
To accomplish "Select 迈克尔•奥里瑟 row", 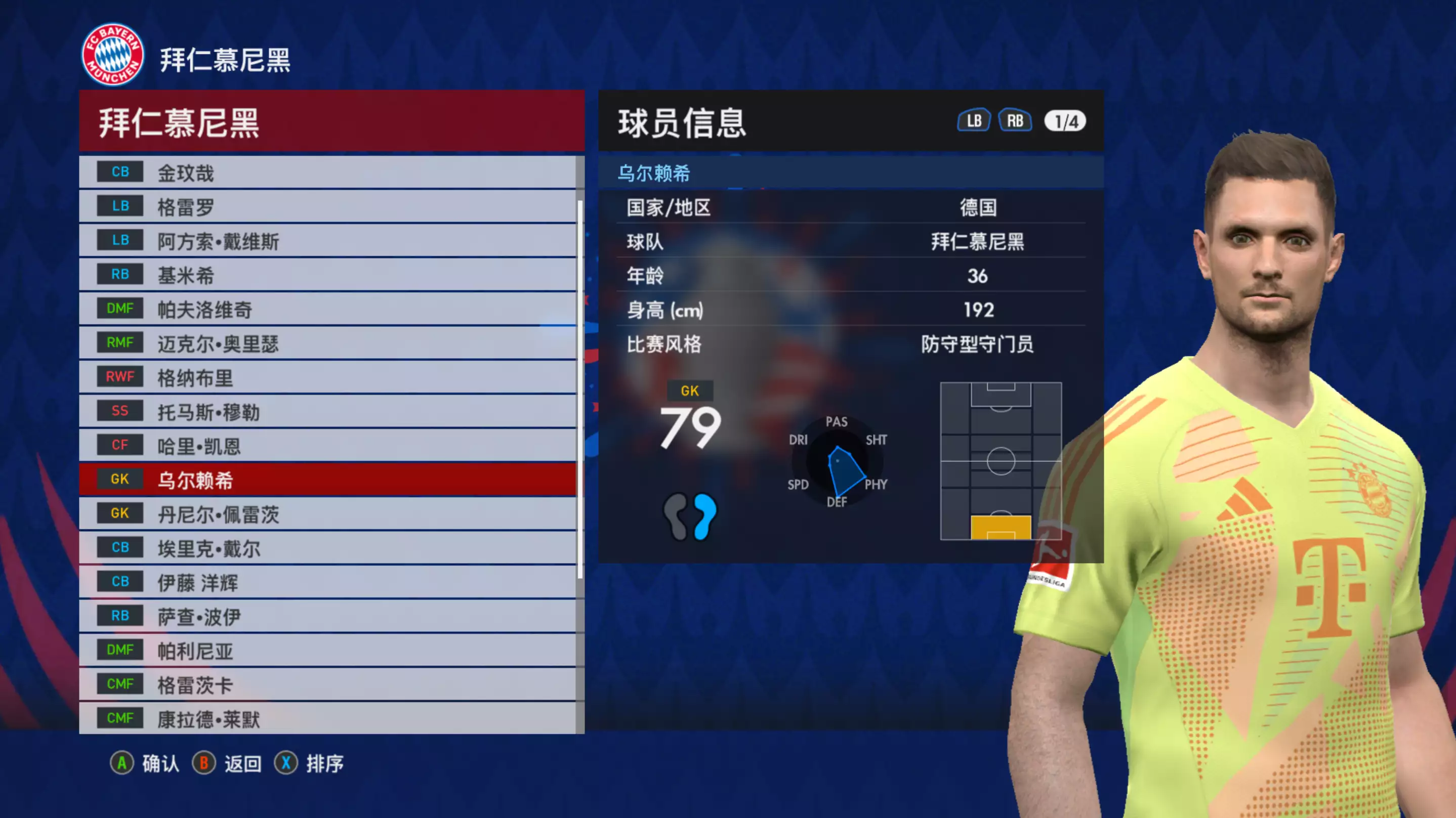I will pyautogui.click(x=328, y=343).
